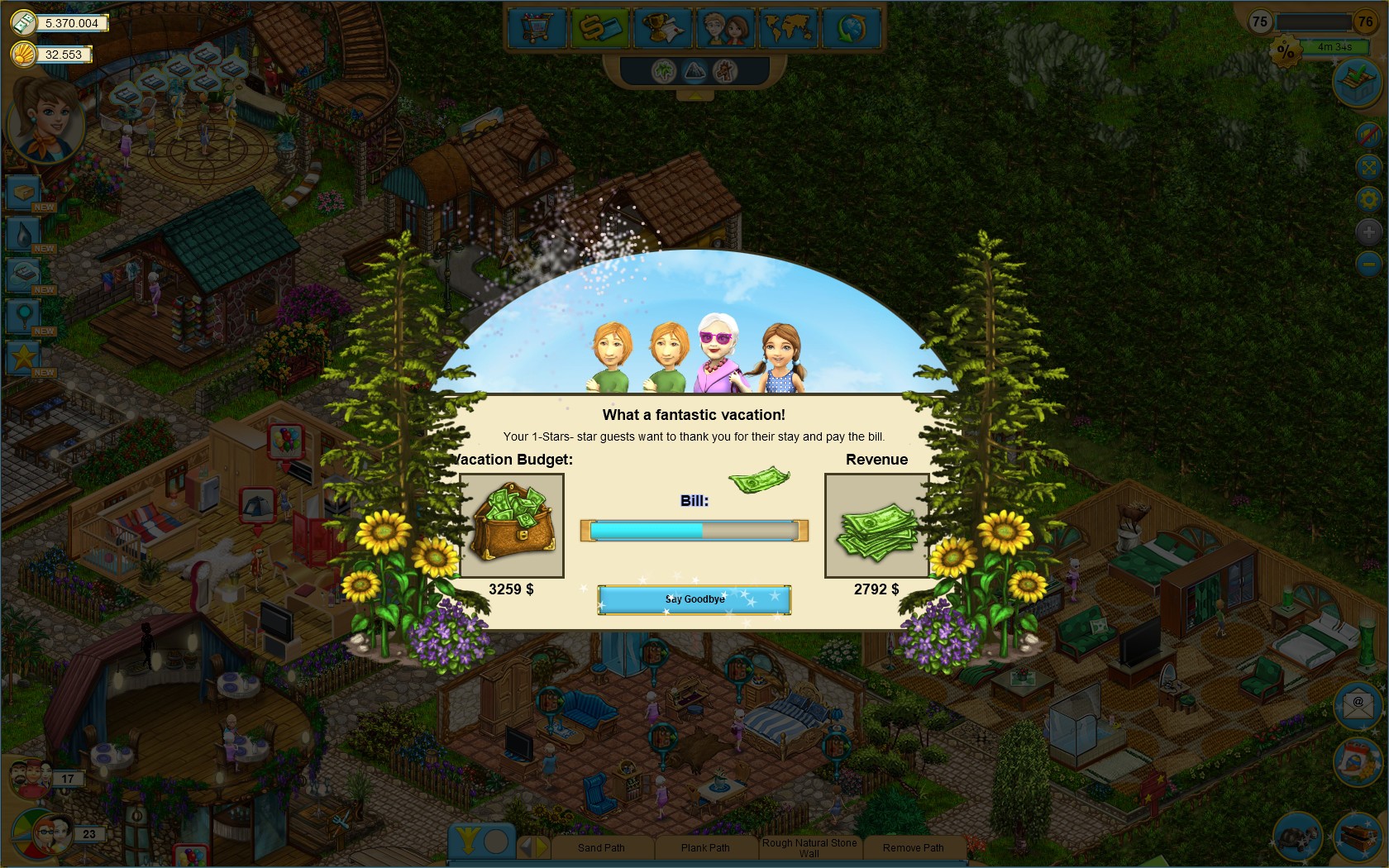Viewport: 1389px width, 868px height.
Task: Select the box tool in the left sidebar
Action: (22, 192)
